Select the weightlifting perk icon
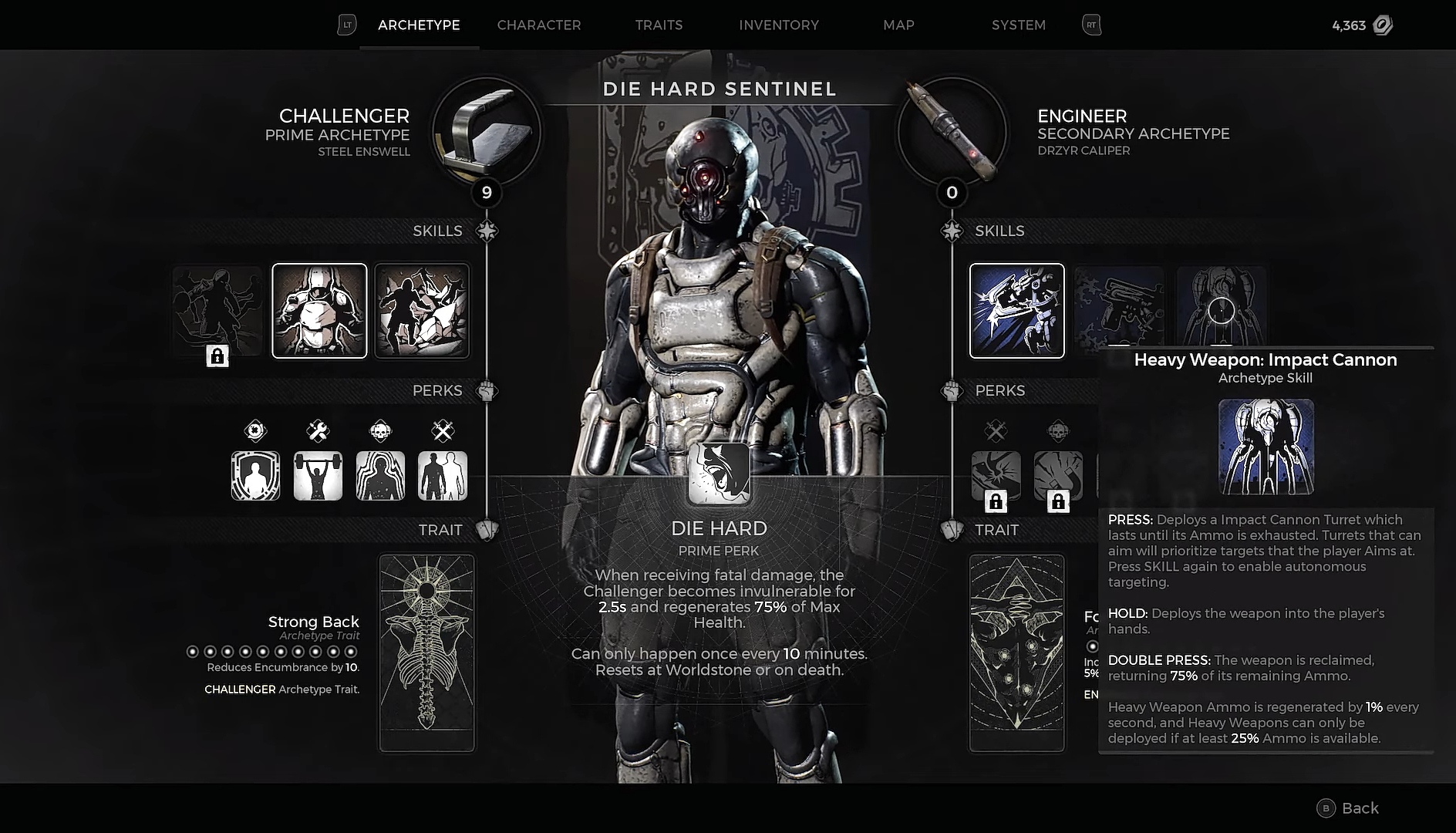 click(318, 475)
